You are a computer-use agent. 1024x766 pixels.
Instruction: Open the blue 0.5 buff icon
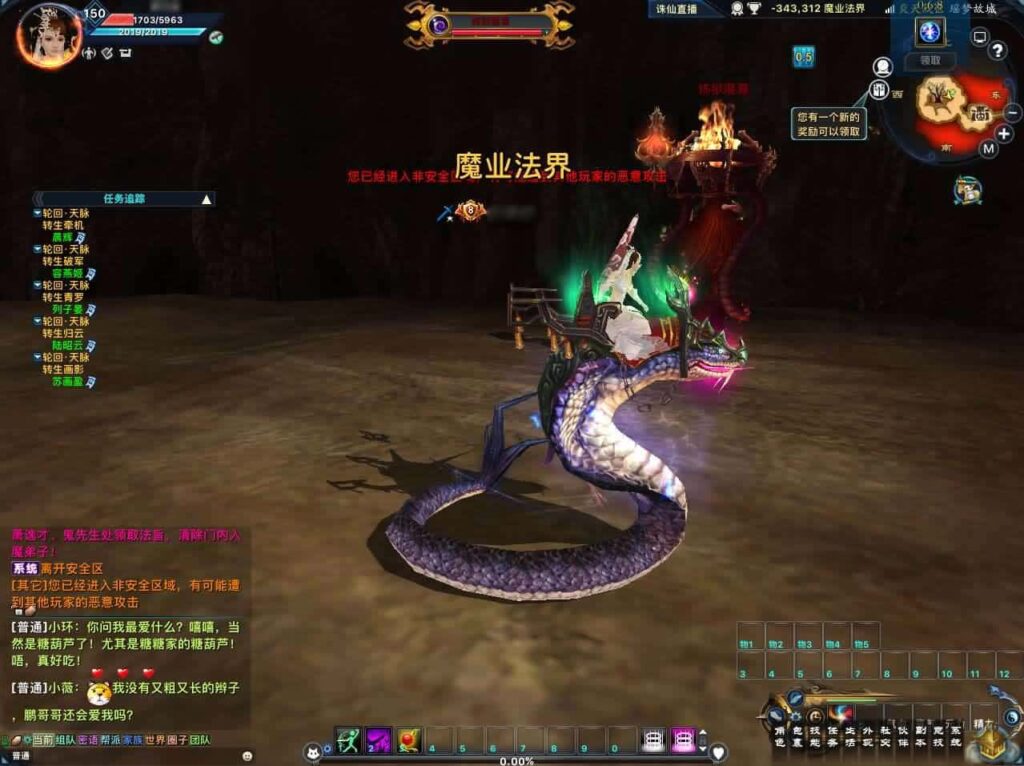click(804, 57)
